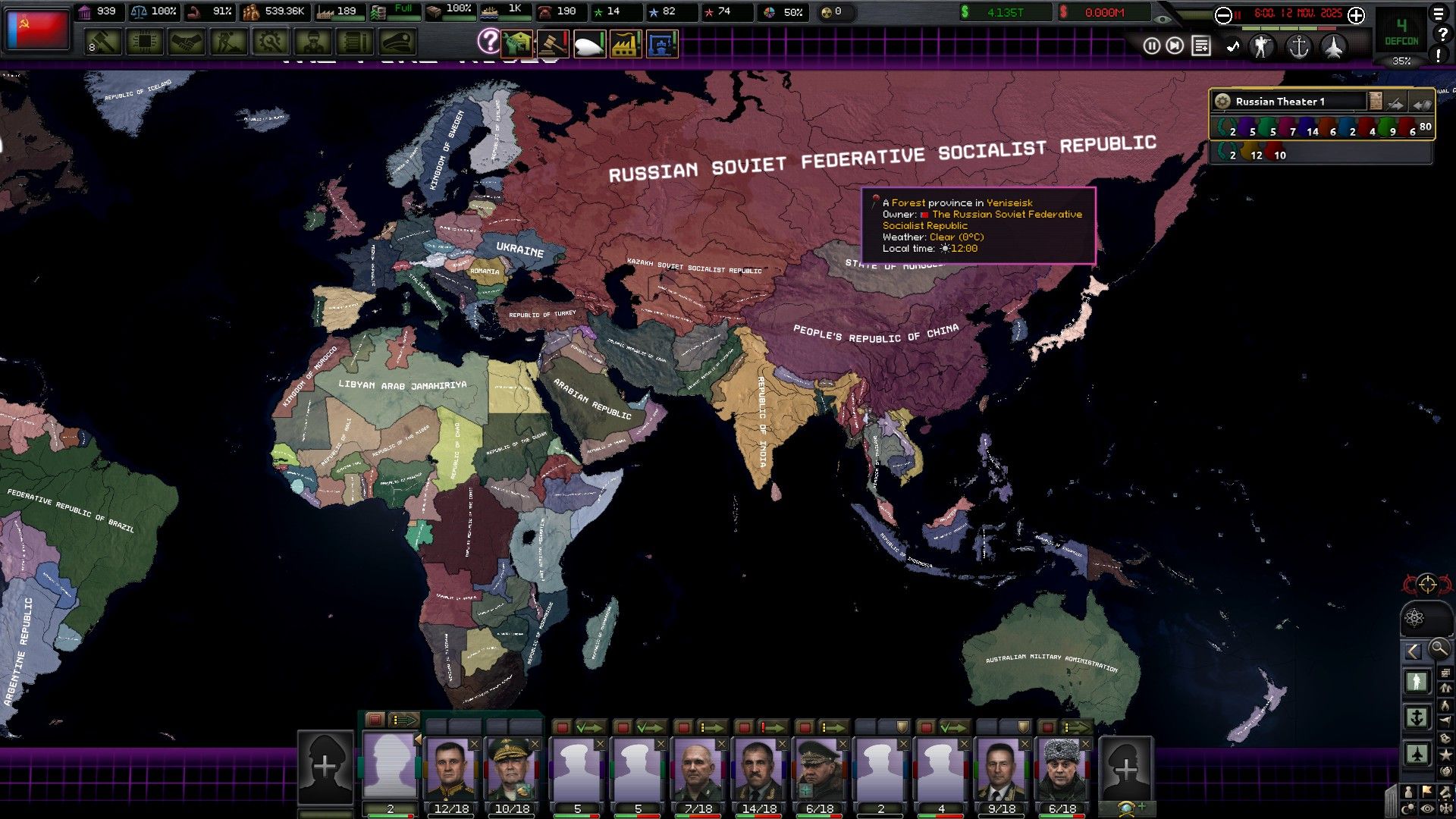Click the pink question mark help icon
The height and width of the screenshot is (819, 1456).
coord(490,41)
